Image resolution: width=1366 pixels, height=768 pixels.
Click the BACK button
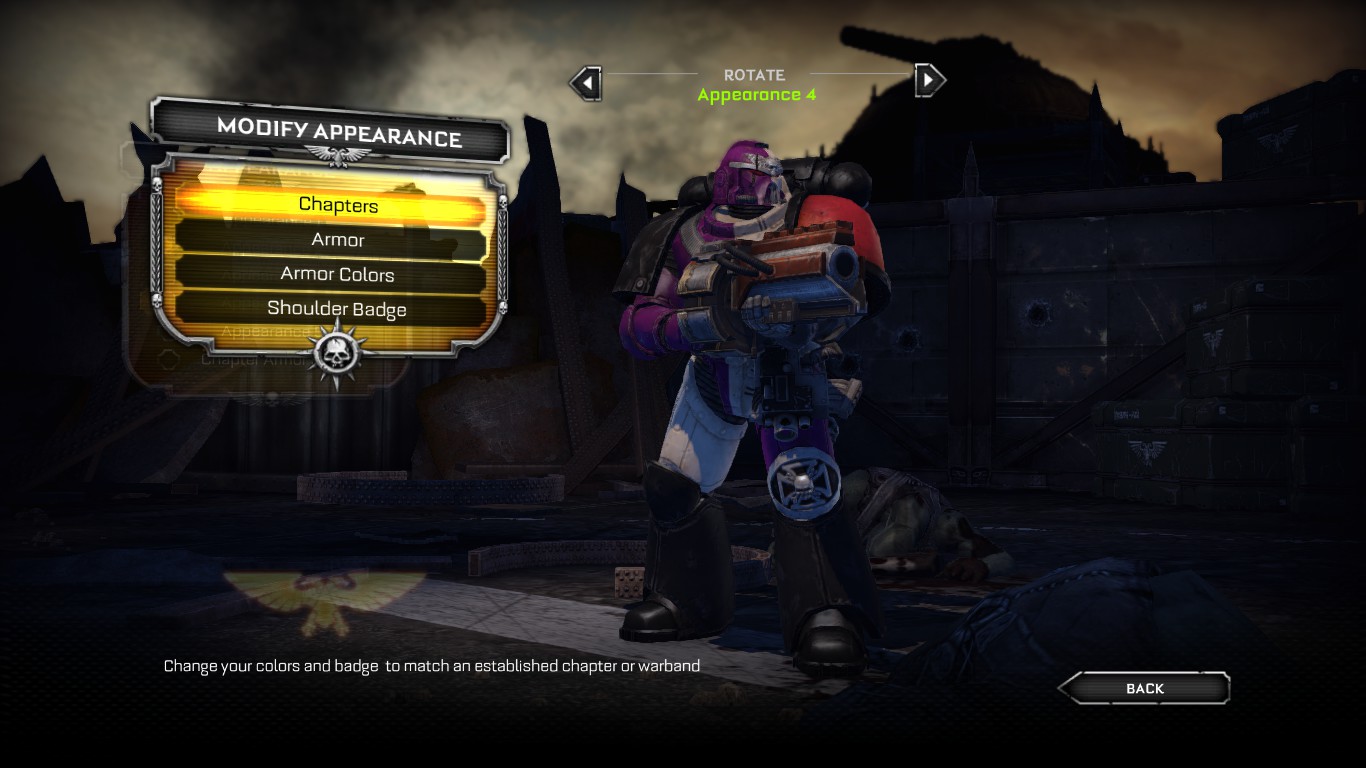click(1144, 688)
